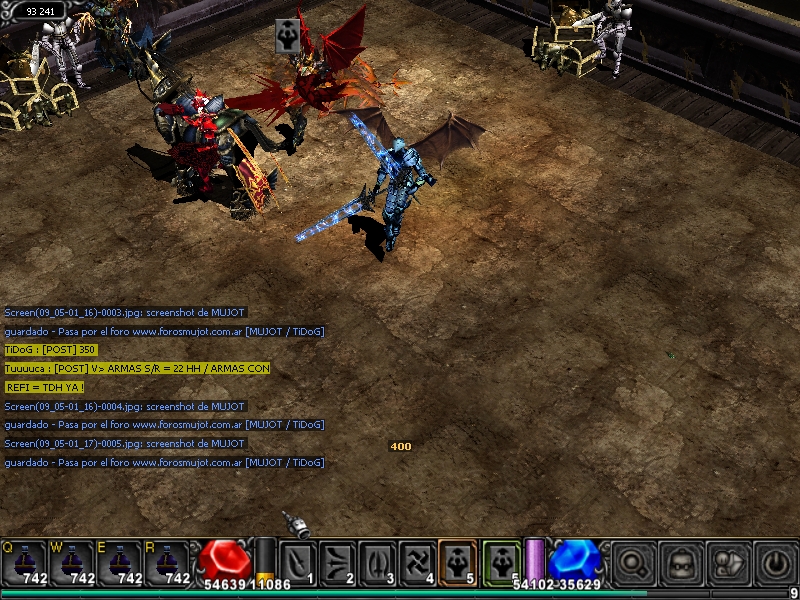Open the character info button
Viewport: 800px width, 600px height.
pyautogui.click(x=730, y=562)
